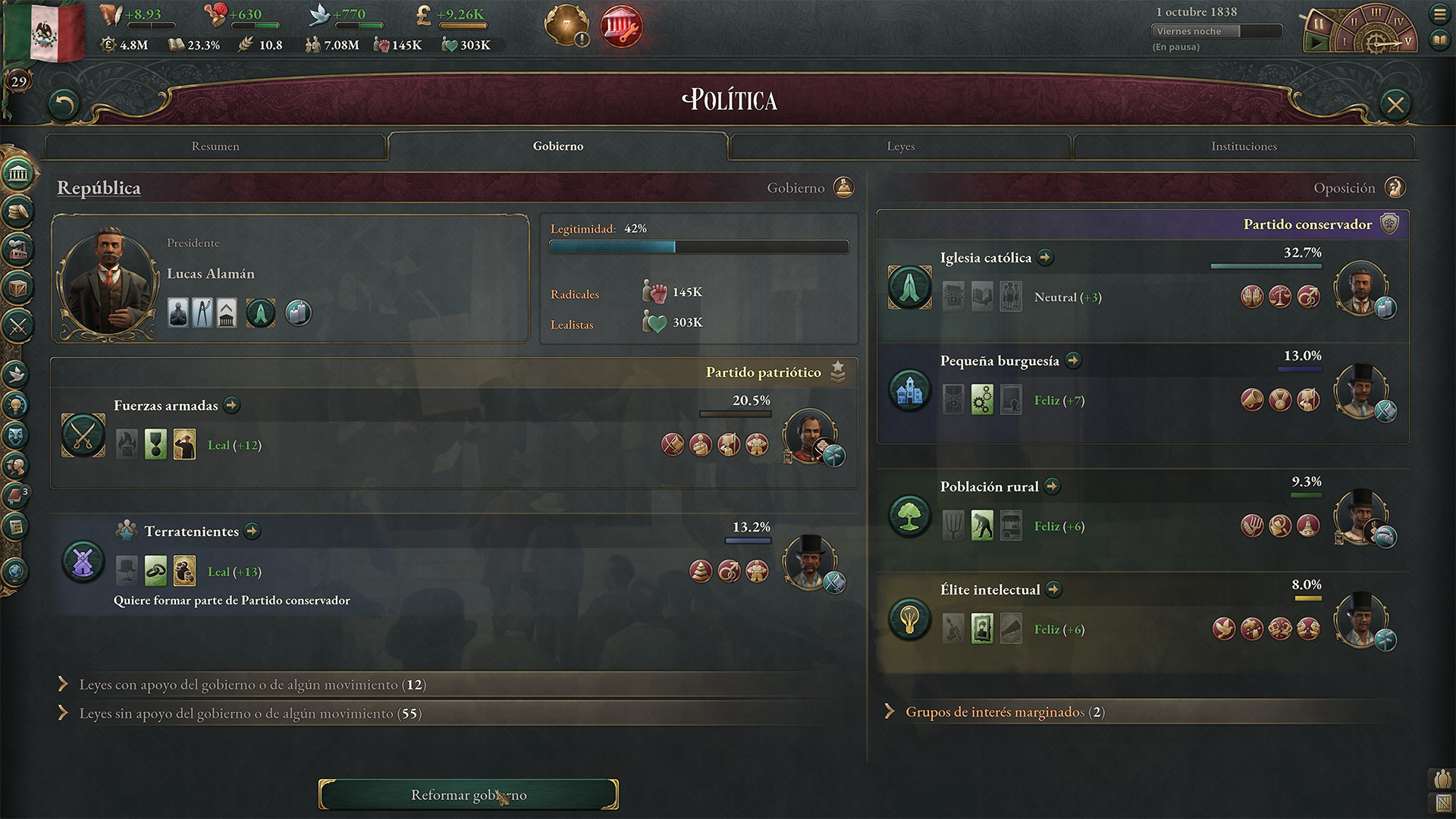The image size is (1456, 819).
Task: Open Población rural details arrow
Action: [1052, 487]
